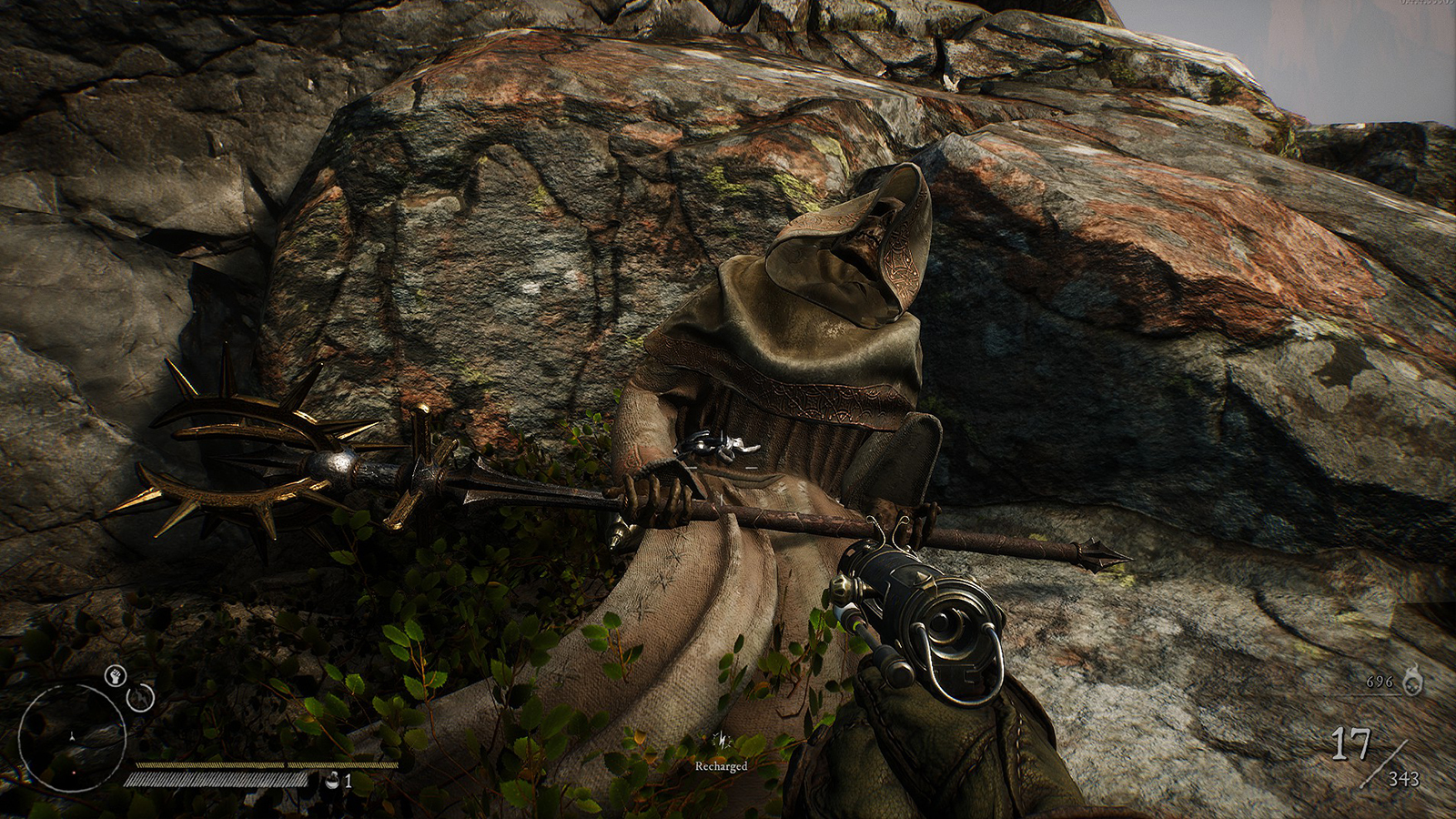Select the Recharged lightning notification icon
Screen dimensions: 1456x819
click(x=722, y=740)
